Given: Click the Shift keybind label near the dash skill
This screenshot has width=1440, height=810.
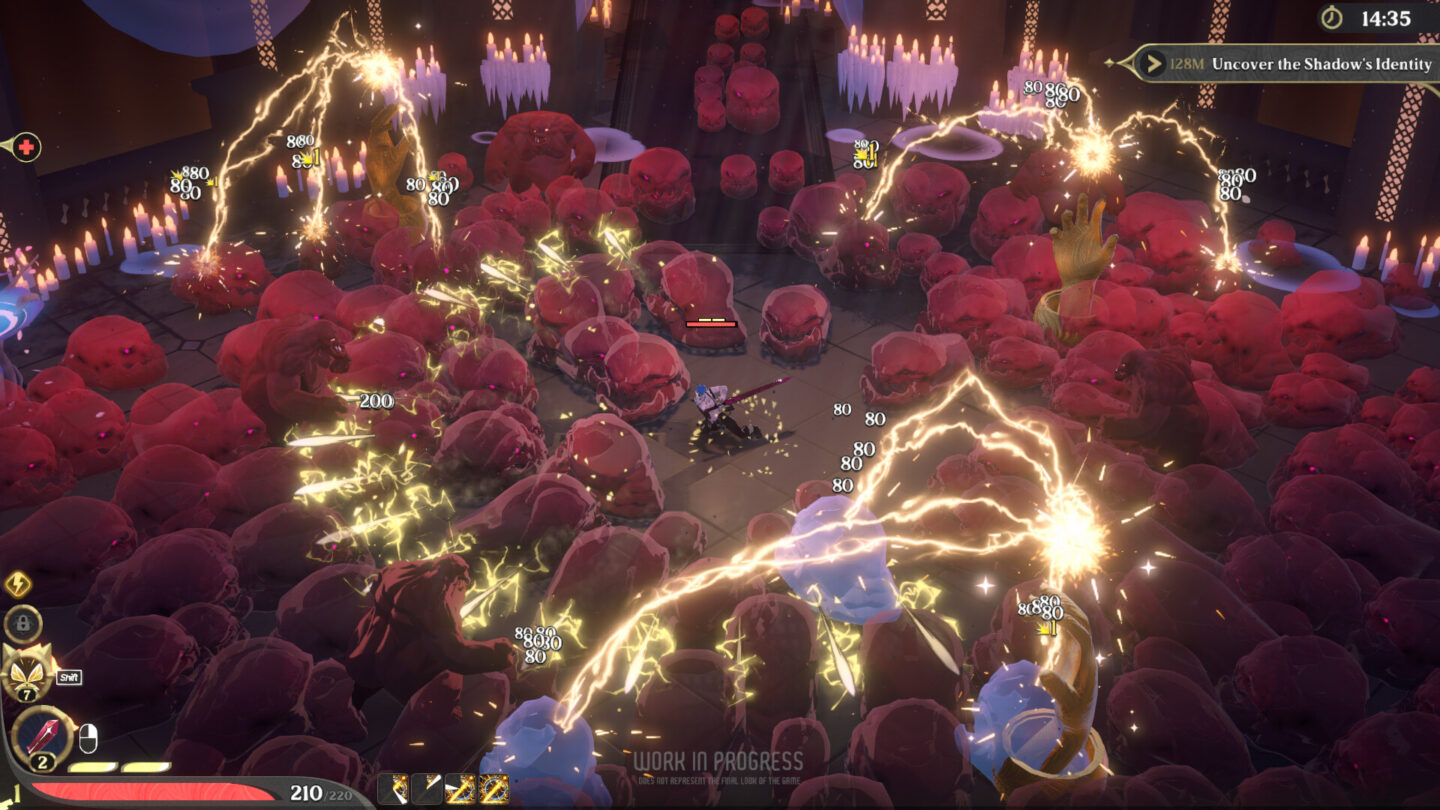Looking at the screenshot, I should pos(69,676).
